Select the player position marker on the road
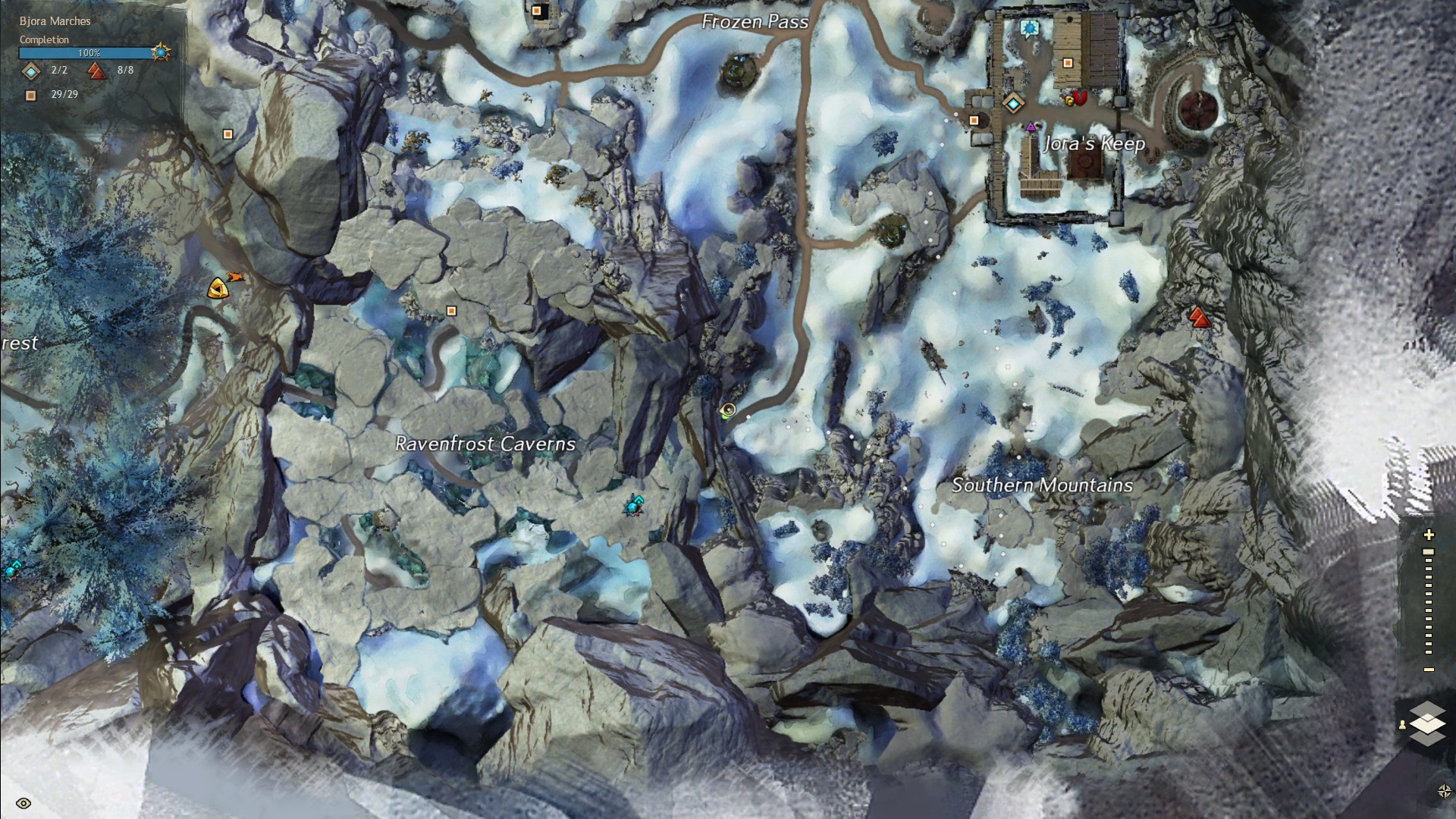Viewport: 1456px width, 819px height. click(728, 410)
